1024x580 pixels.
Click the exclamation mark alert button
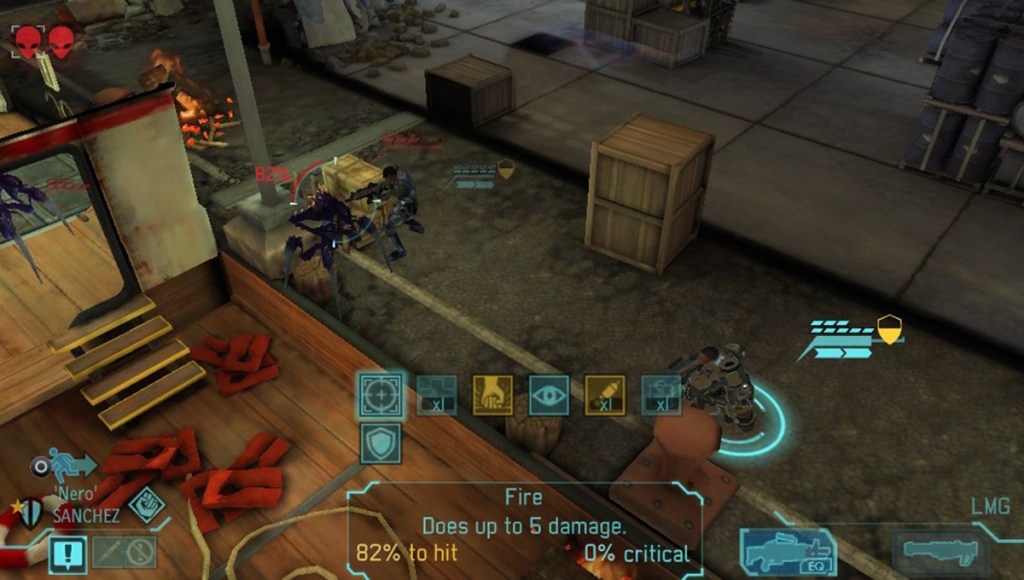point(68,552)
